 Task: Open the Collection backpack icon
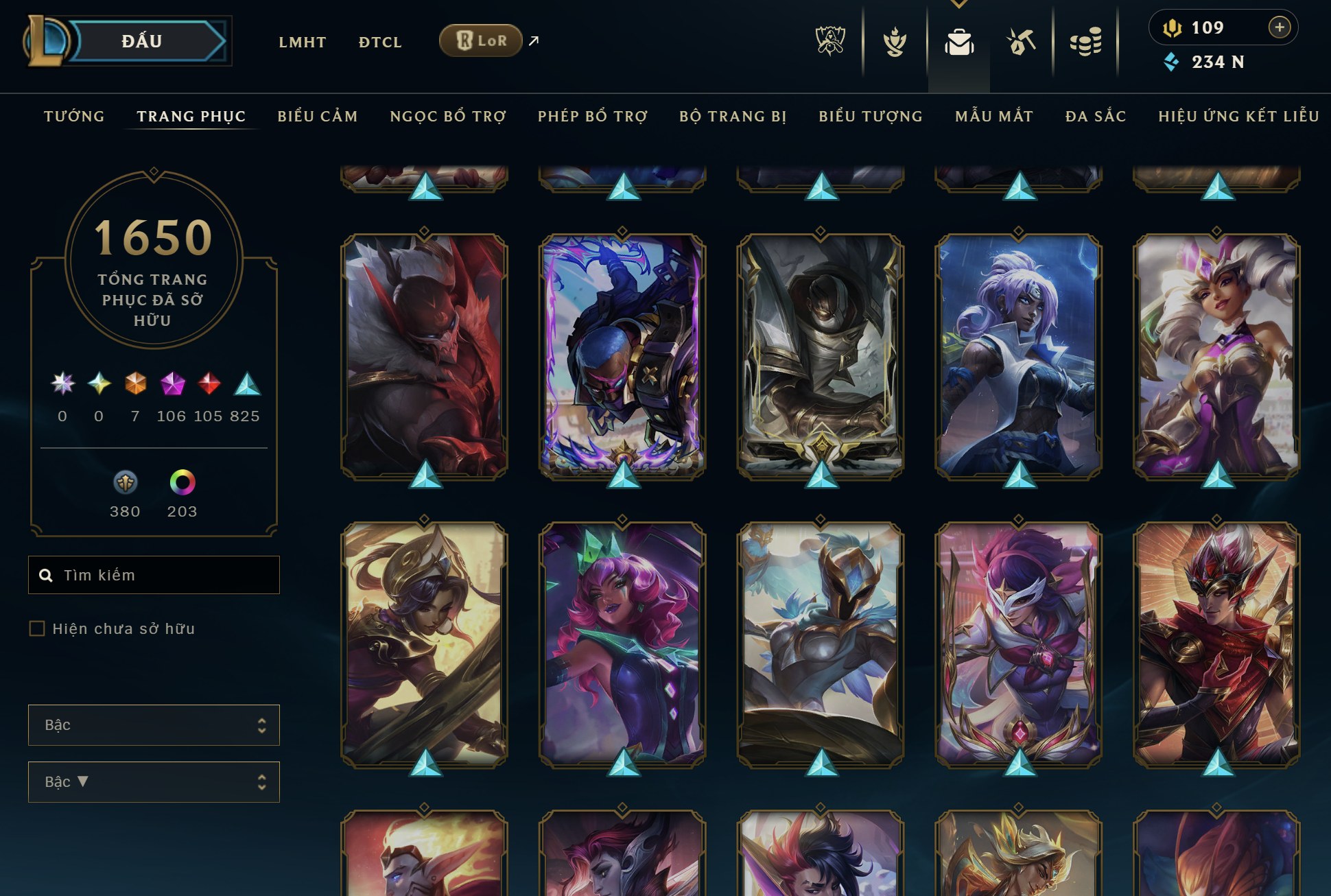(x=960, y=41)
